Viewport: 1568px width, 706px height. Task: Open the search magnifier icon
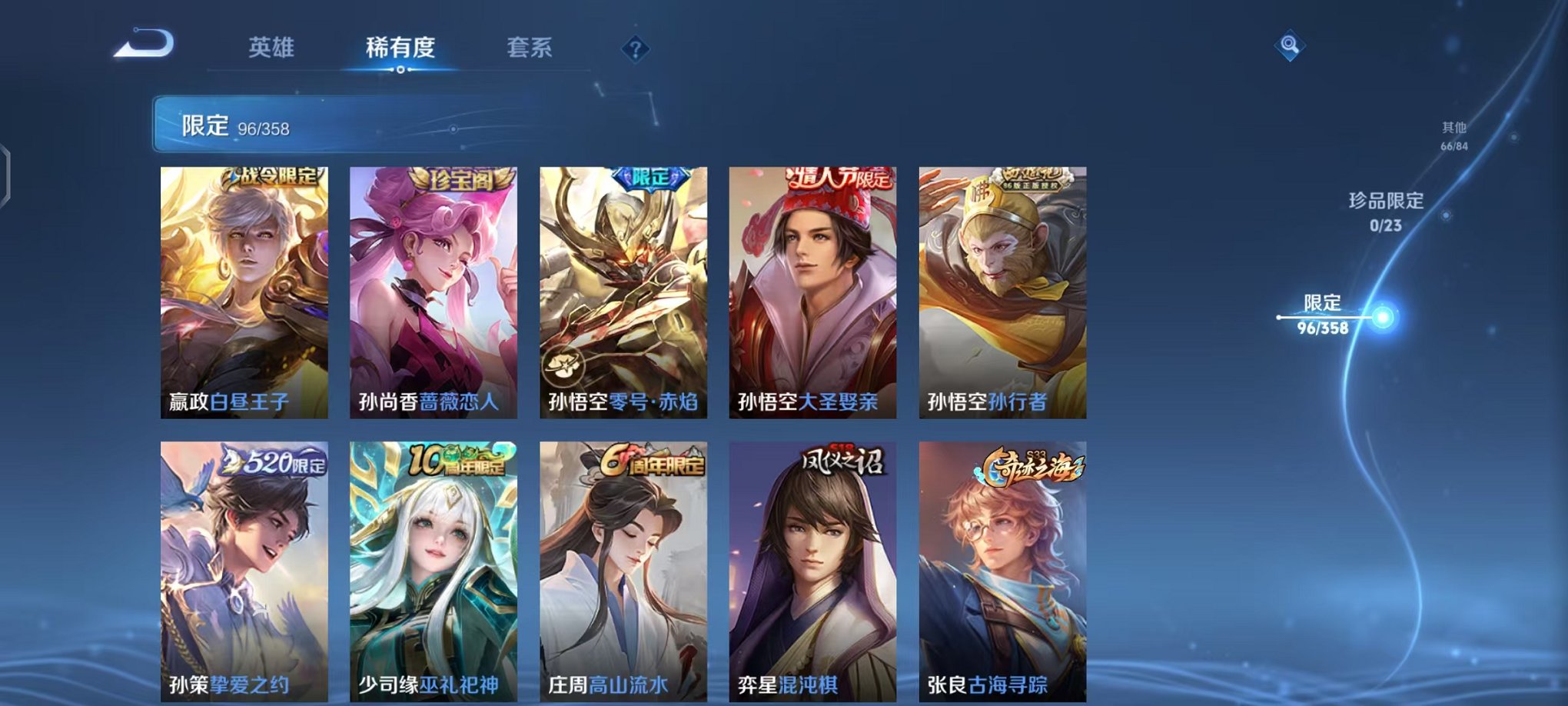pos(1291,44)
